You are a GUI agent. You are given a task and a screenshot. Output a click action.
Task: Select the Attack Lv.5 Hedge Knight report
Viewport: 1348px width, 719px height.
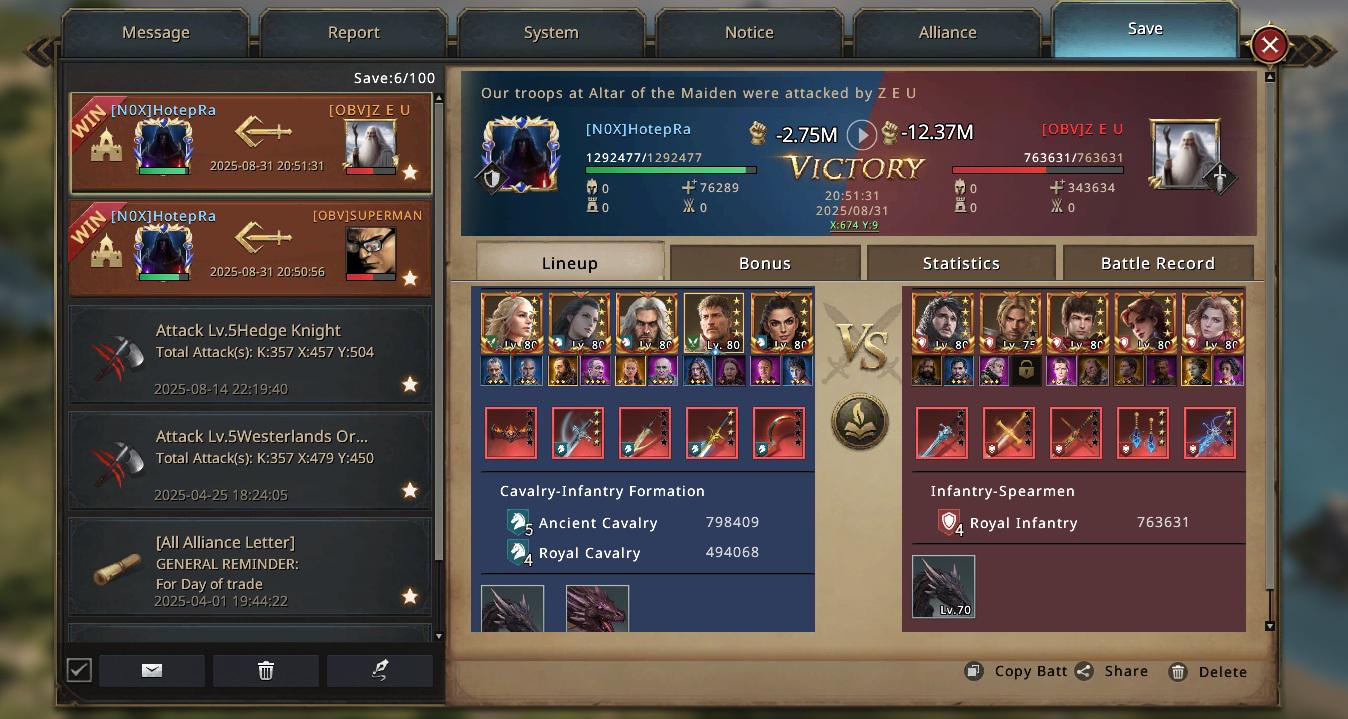pos(250,355)
